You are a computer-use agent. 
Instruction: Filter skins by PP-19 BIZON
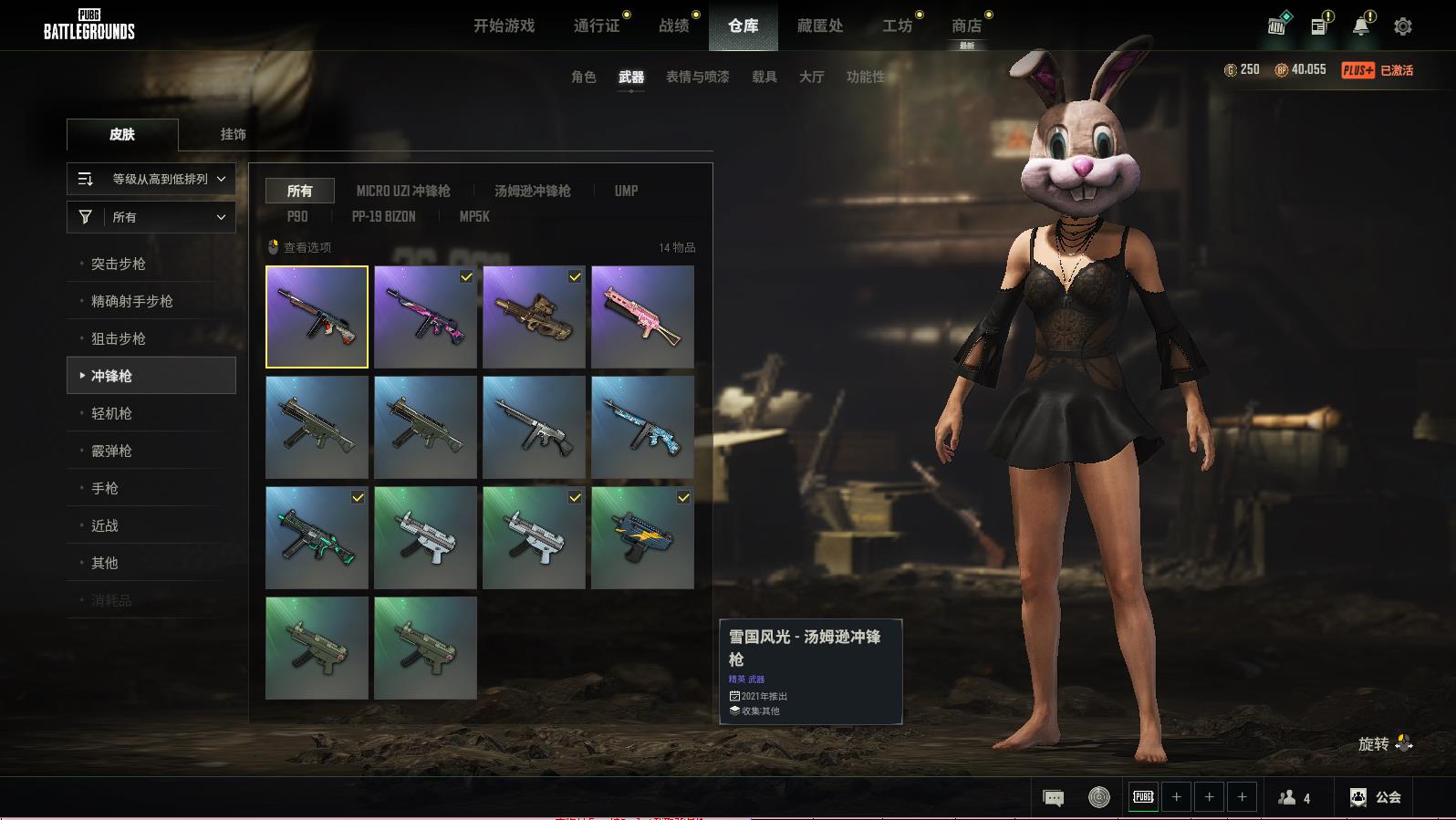pyautogui.click(x=383, y=216)
